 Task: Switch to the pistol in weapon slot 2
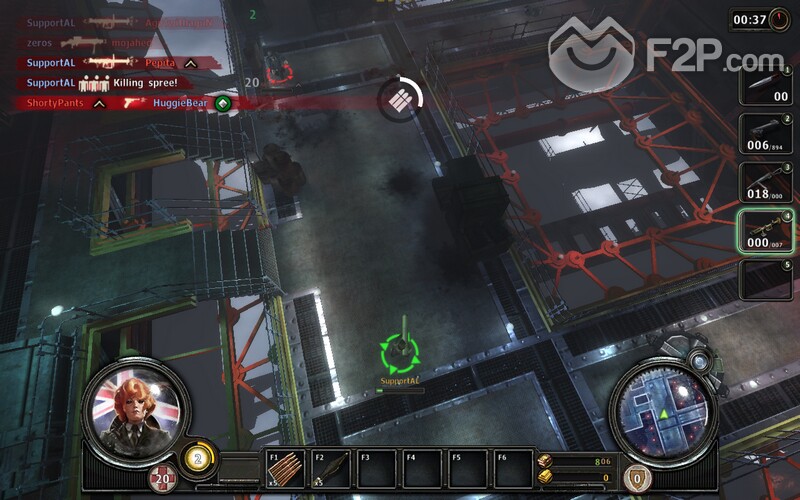pyautogui.click(x=766, y=134)
